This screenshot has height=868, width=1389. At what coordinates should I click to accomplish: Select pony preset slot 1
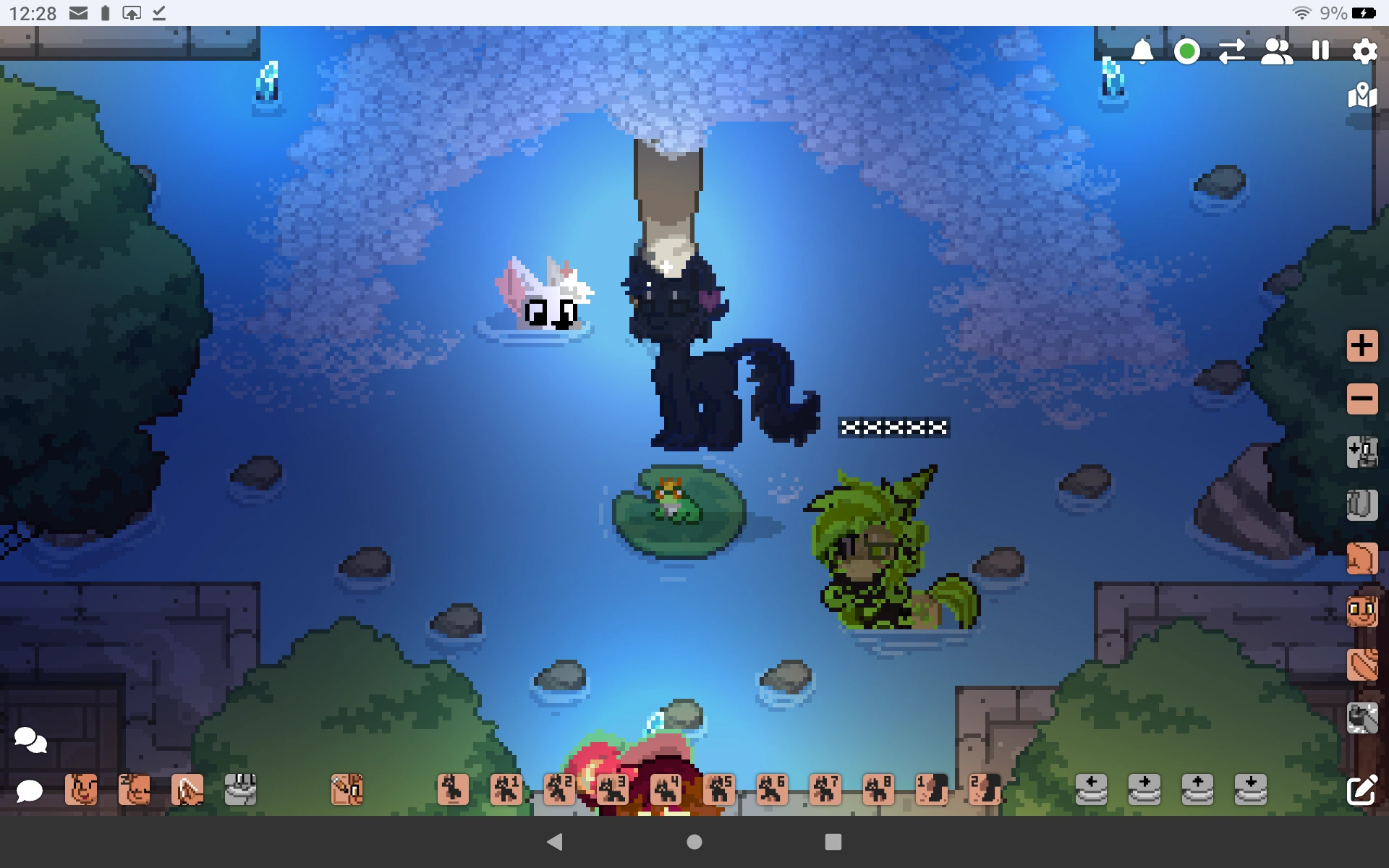pos(507,789)
